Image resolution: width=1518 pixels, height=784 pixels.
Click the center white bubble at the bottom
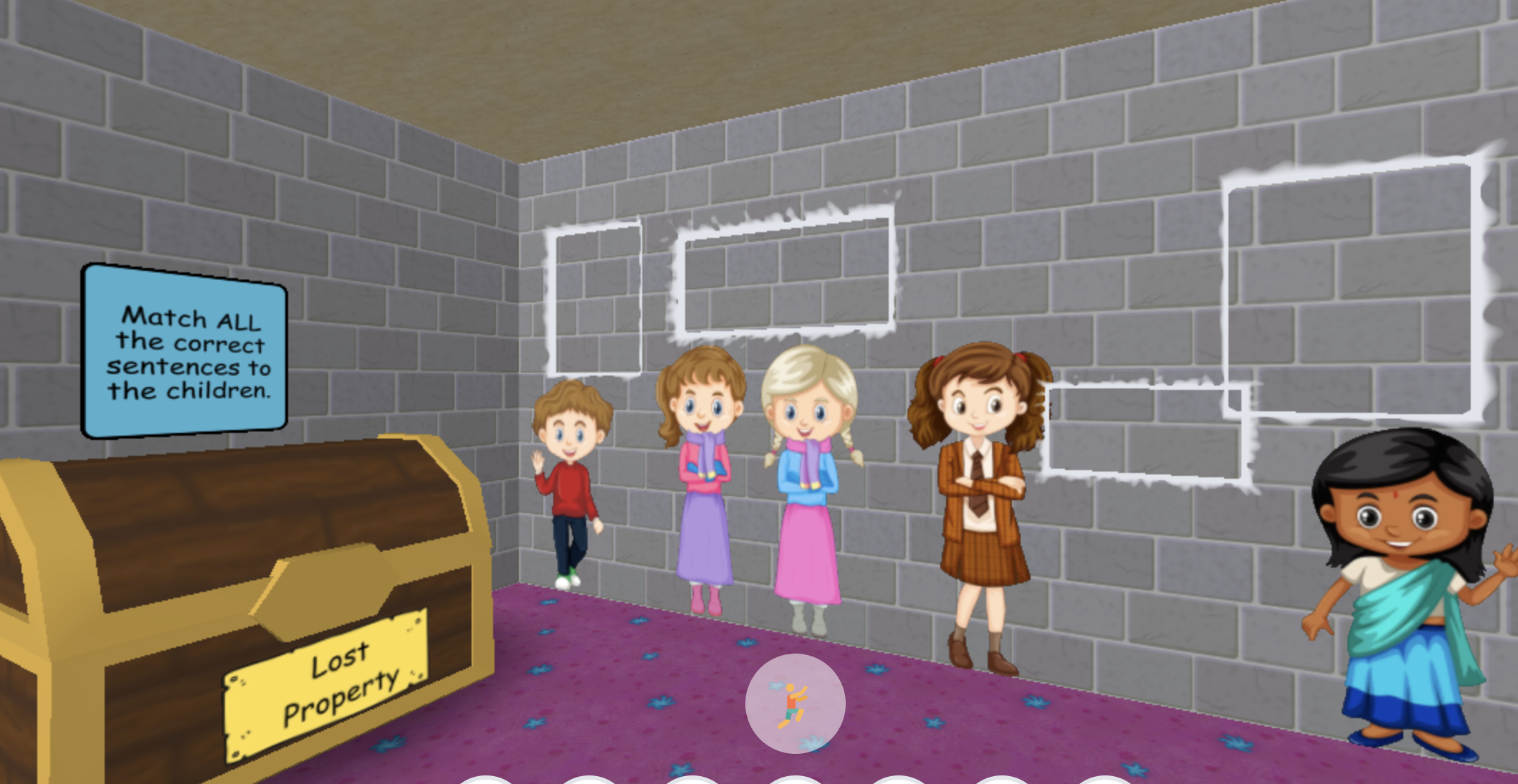coord(796,781)
